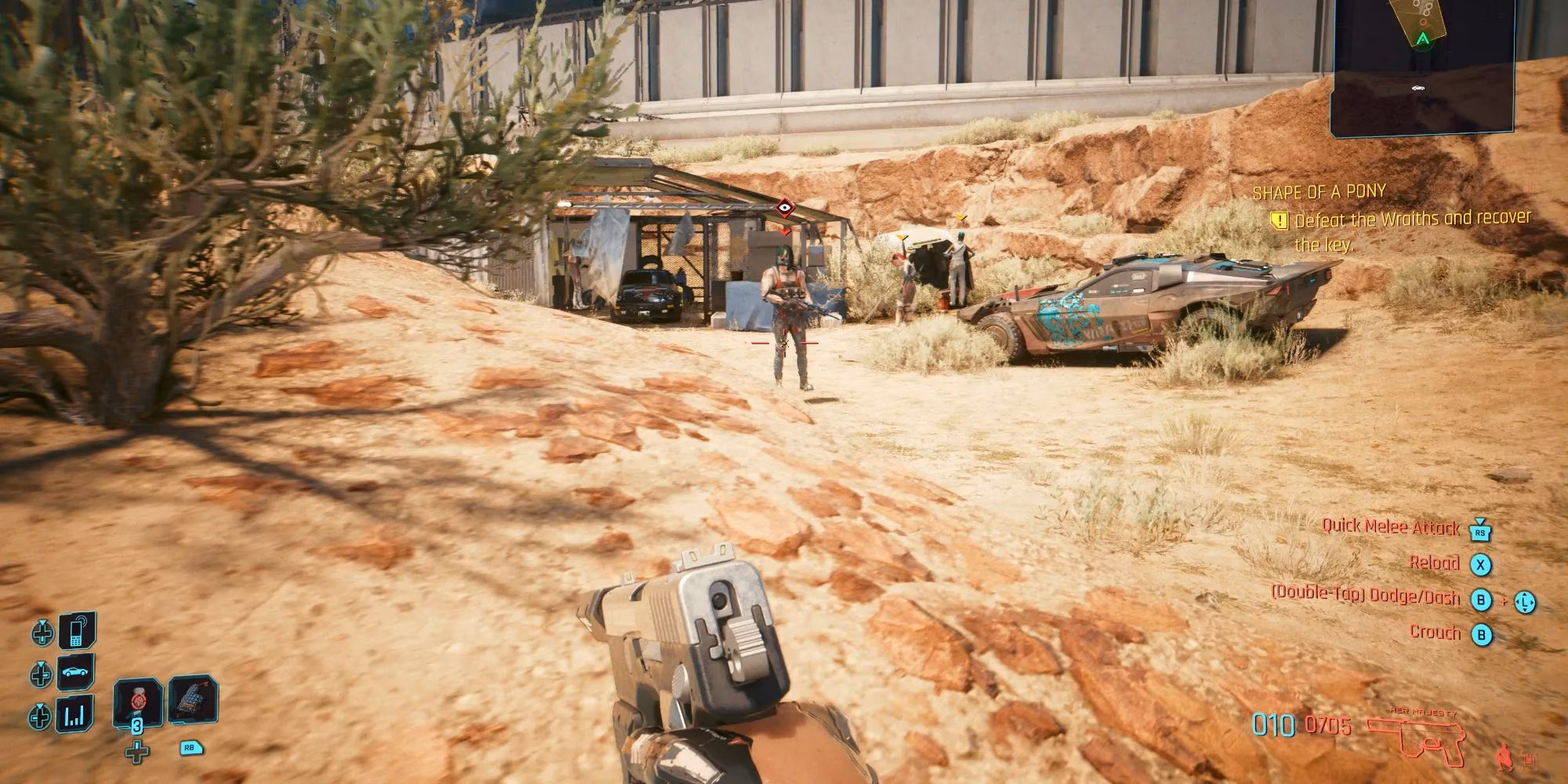Select the call vehicle car icon
The image size is (1568, 784).
[x=75, y=673]
